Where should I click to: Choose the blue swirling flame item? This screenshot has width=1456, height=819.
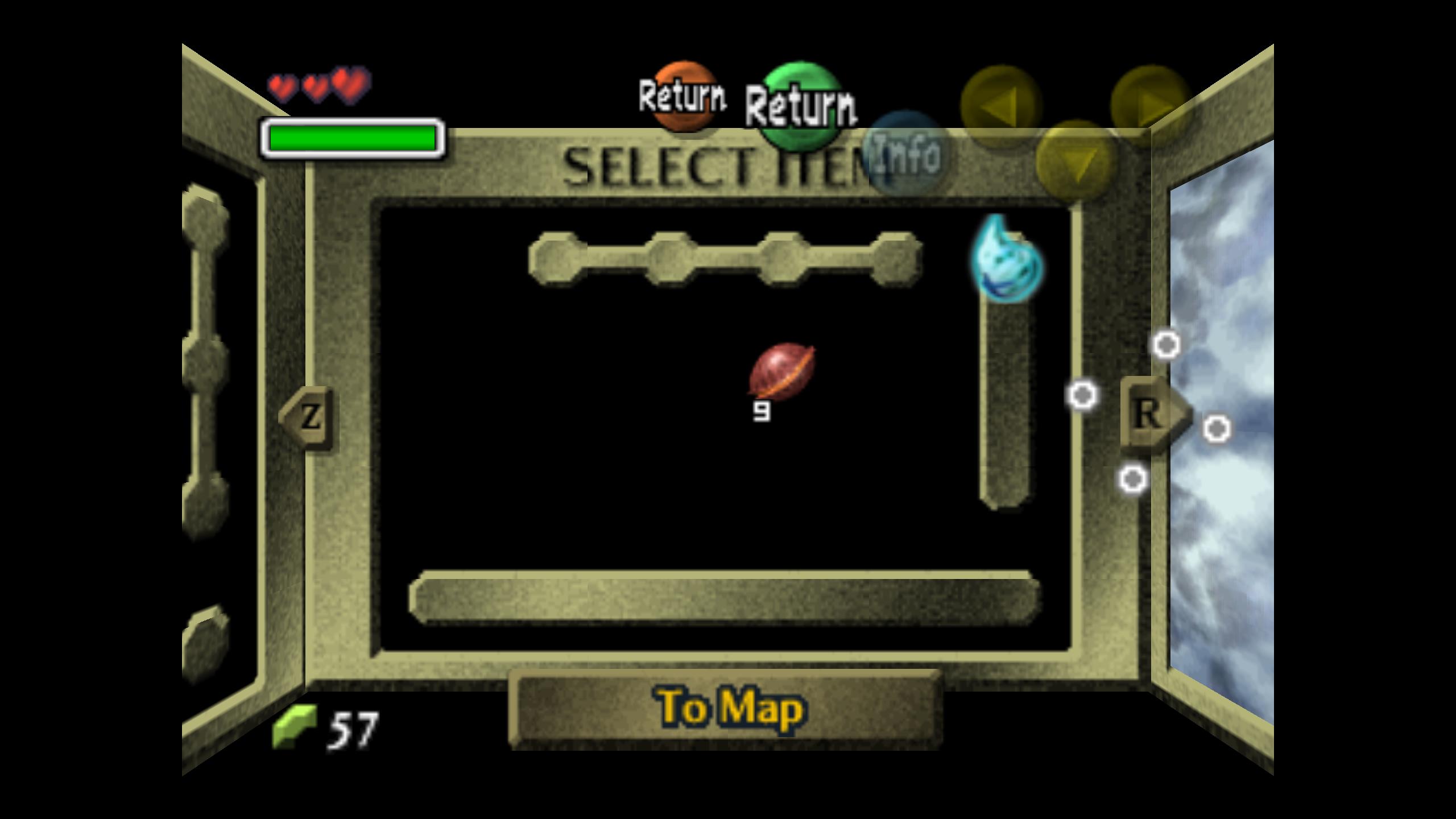pos(1007,259)
